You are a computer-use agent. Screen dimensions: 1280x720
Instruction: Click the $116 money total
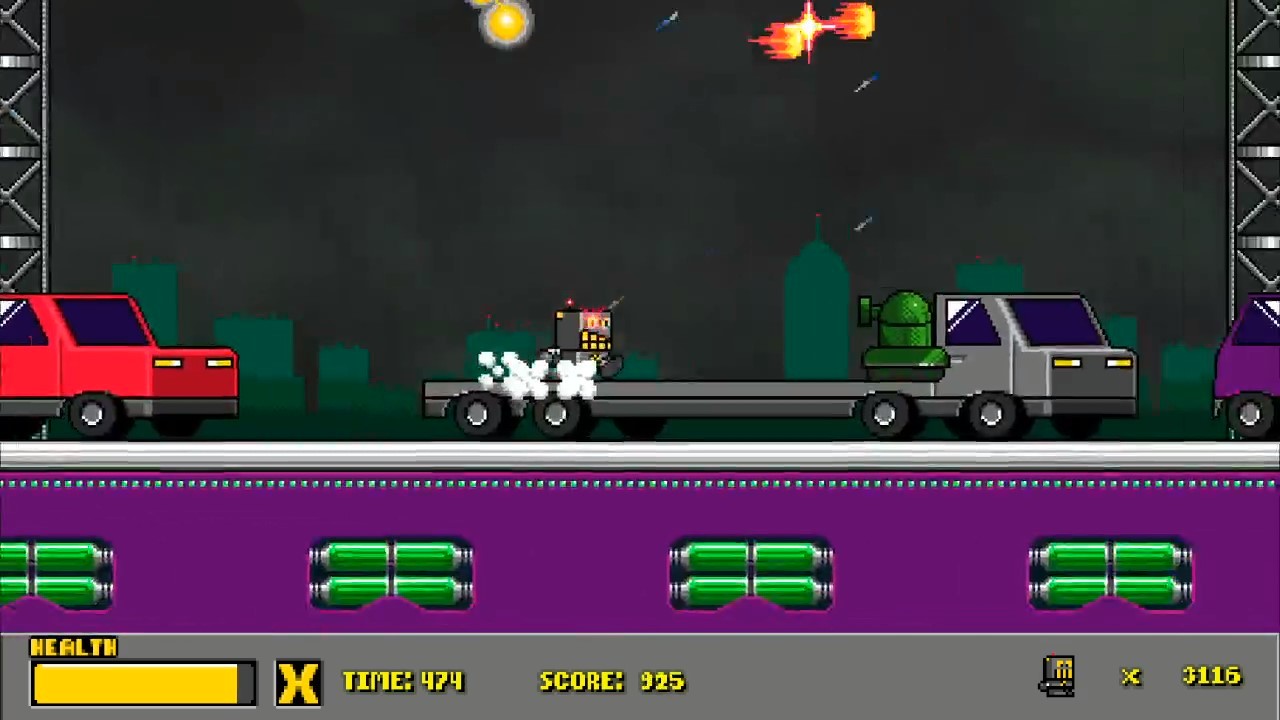[x=1210, y=676]
